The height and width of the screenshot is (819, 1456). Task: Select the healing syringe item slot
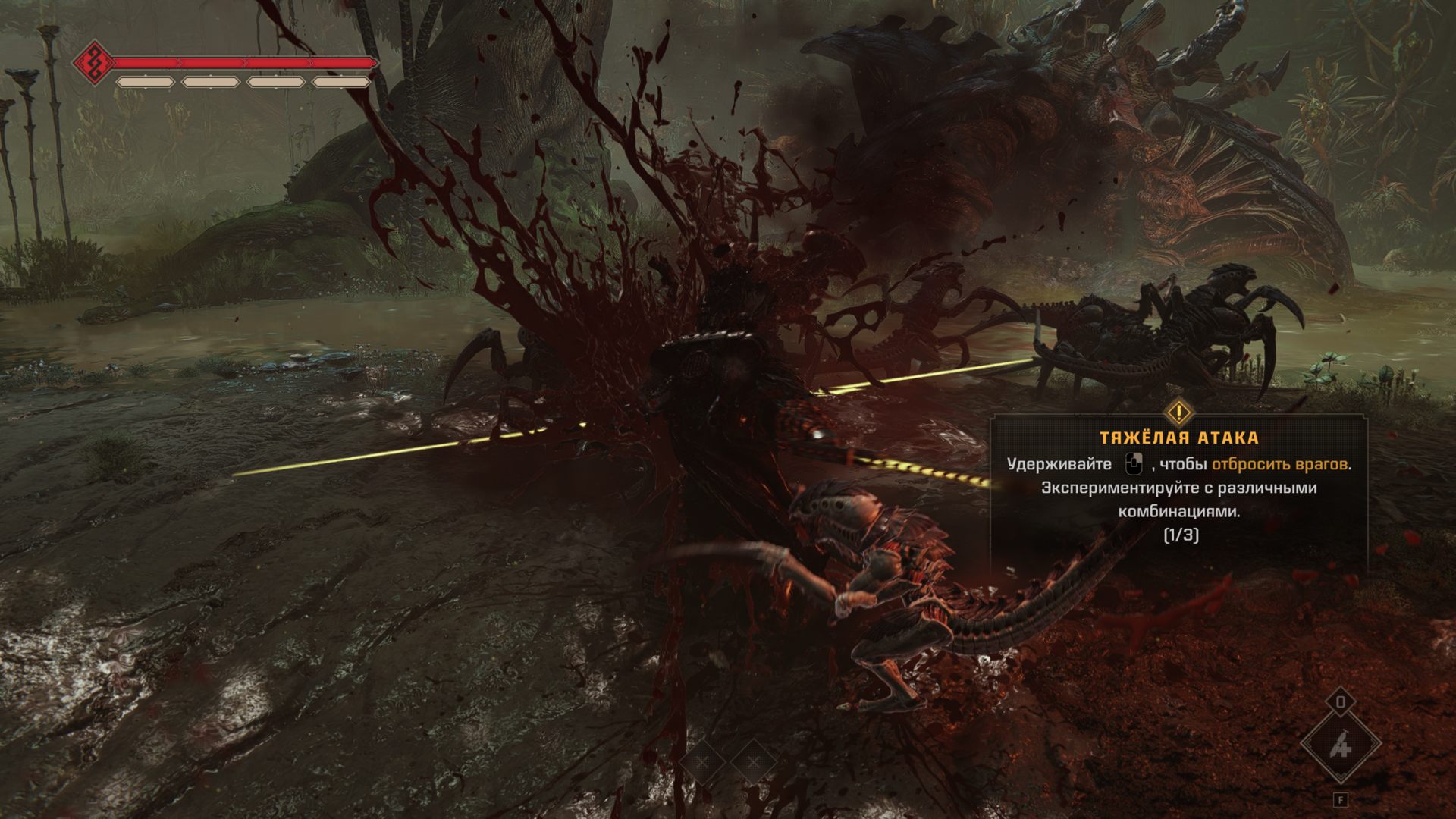click(x=1340, y=747)
